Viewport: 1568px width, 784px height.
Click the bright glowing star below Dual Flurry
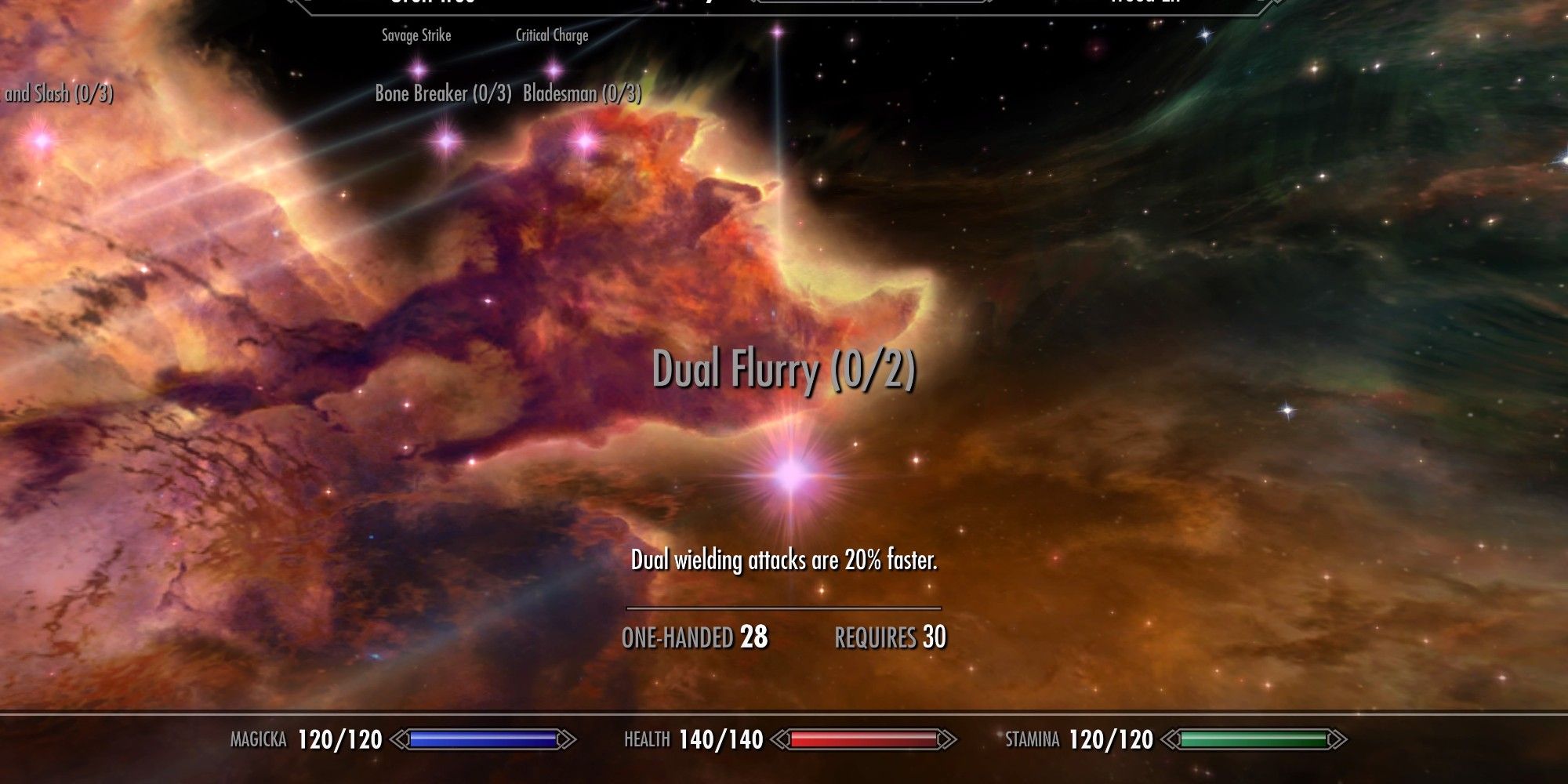click(x=791, y=476)
